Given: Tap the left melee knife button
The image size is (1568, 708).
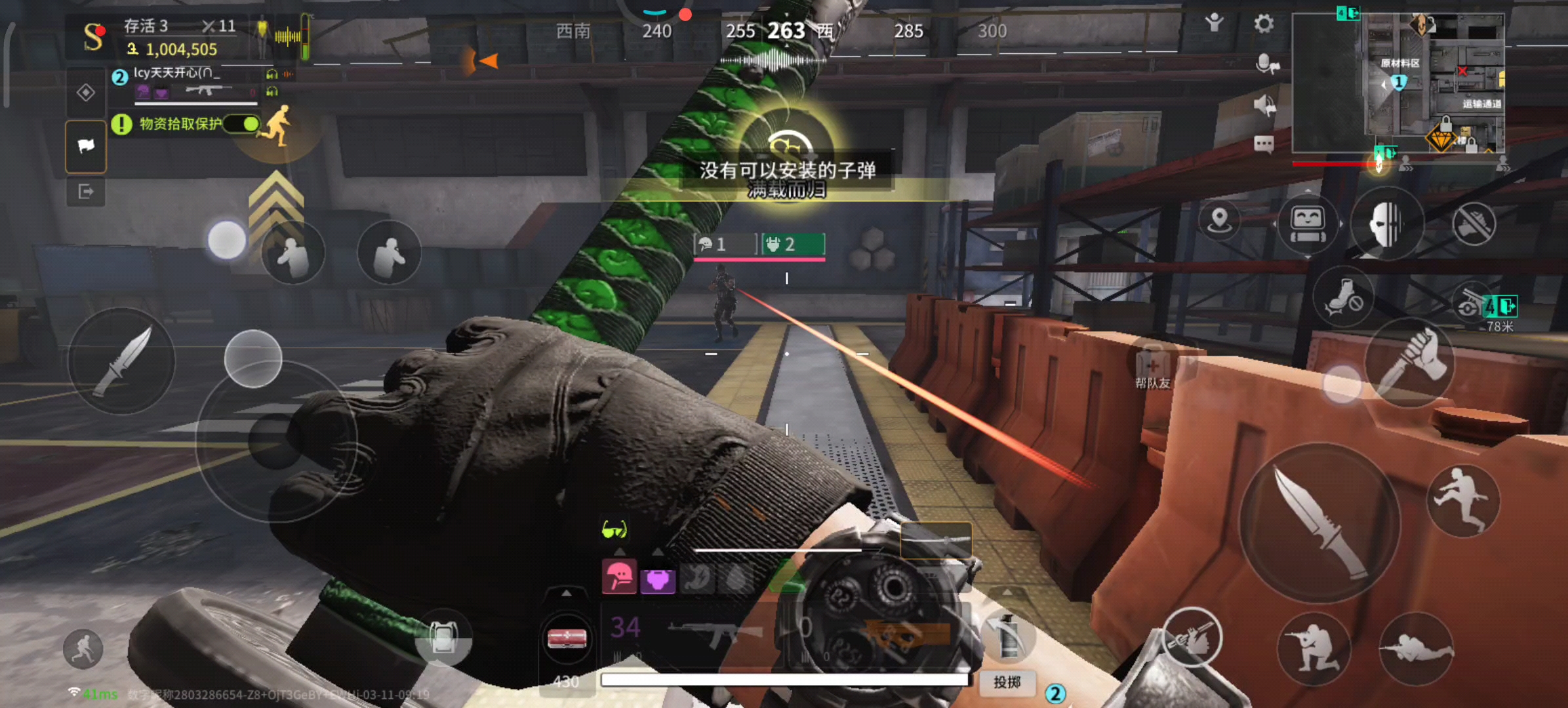Looking at the screenshot, I should 122,361.
